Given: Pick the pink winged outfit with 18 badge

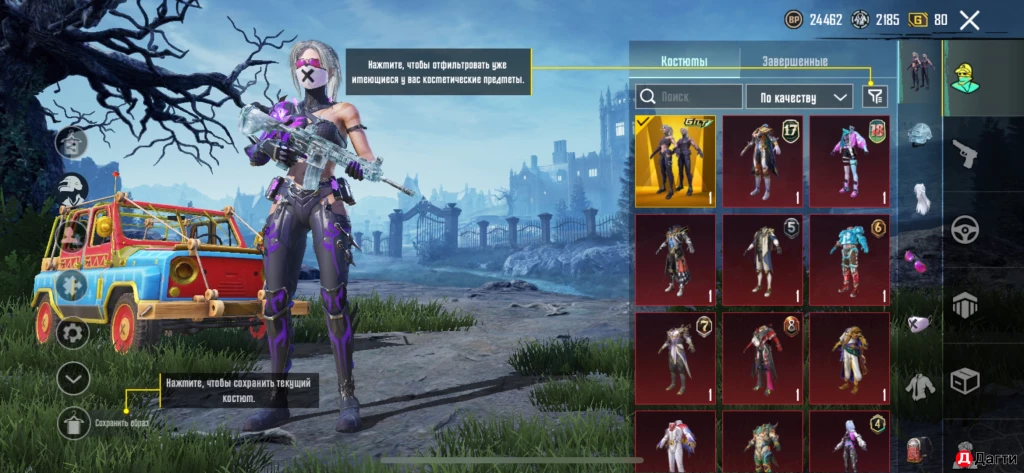Looking at the screenshot, I should pyautogui.click(x=849, y=161).
